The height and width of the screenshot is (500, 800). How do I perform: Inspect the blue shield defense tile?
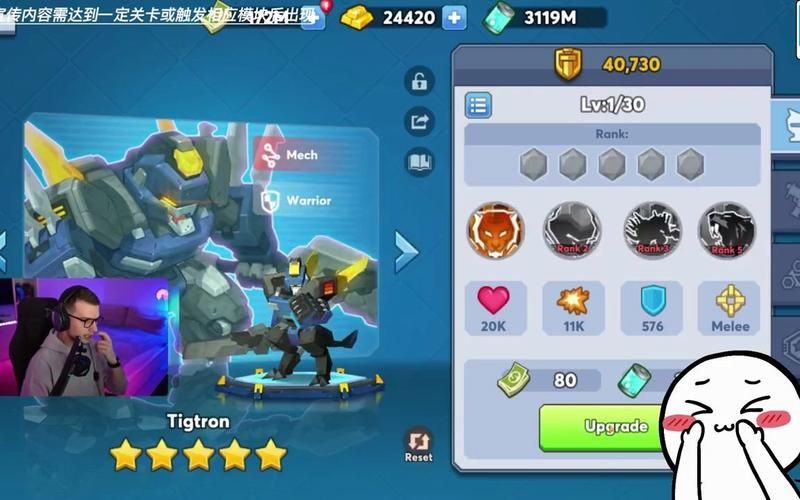(x=652, y=309)
